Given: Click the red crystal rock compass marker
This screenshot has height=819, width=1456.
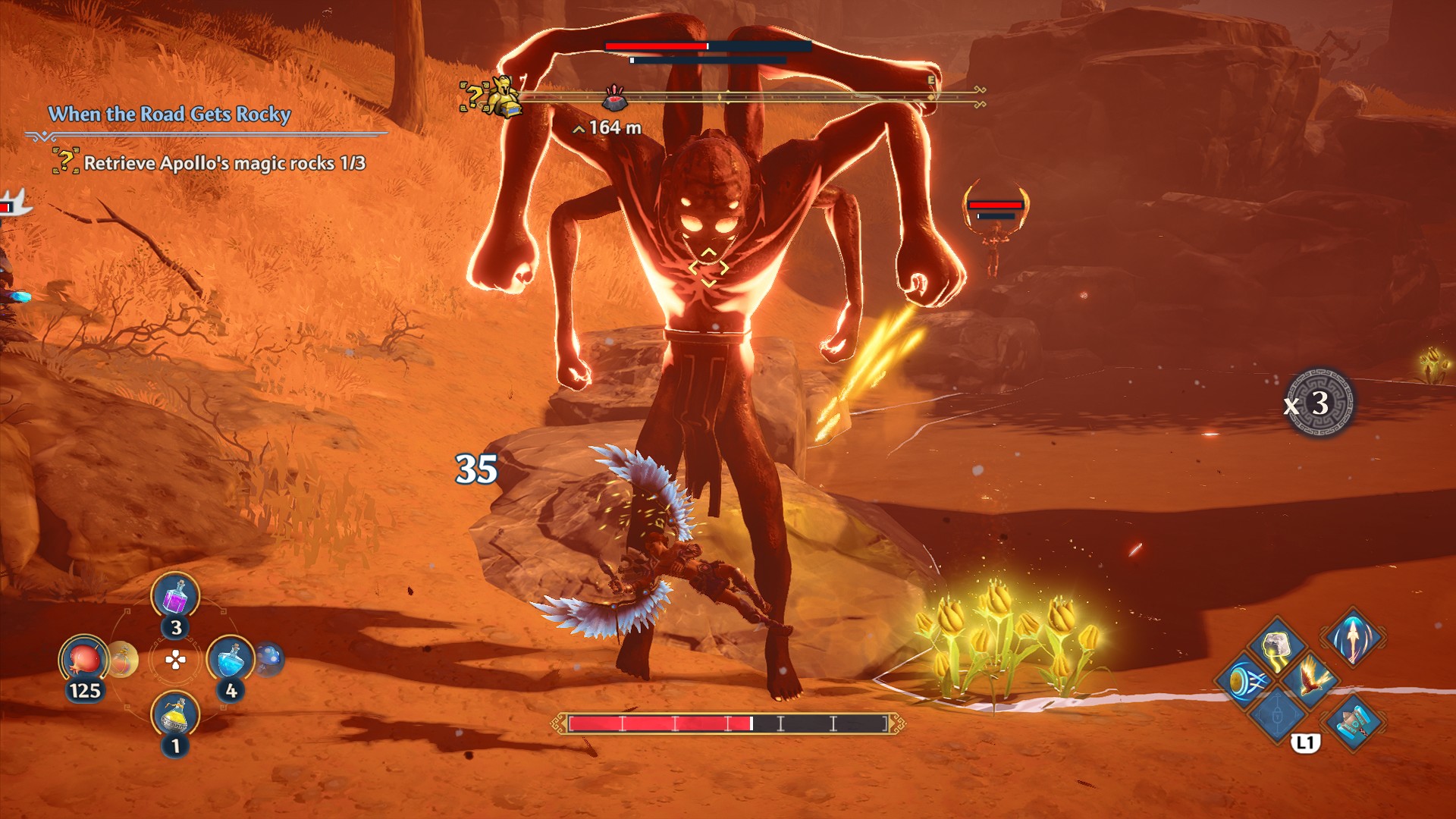Looking at the screenshot, I should click(614, 99).
